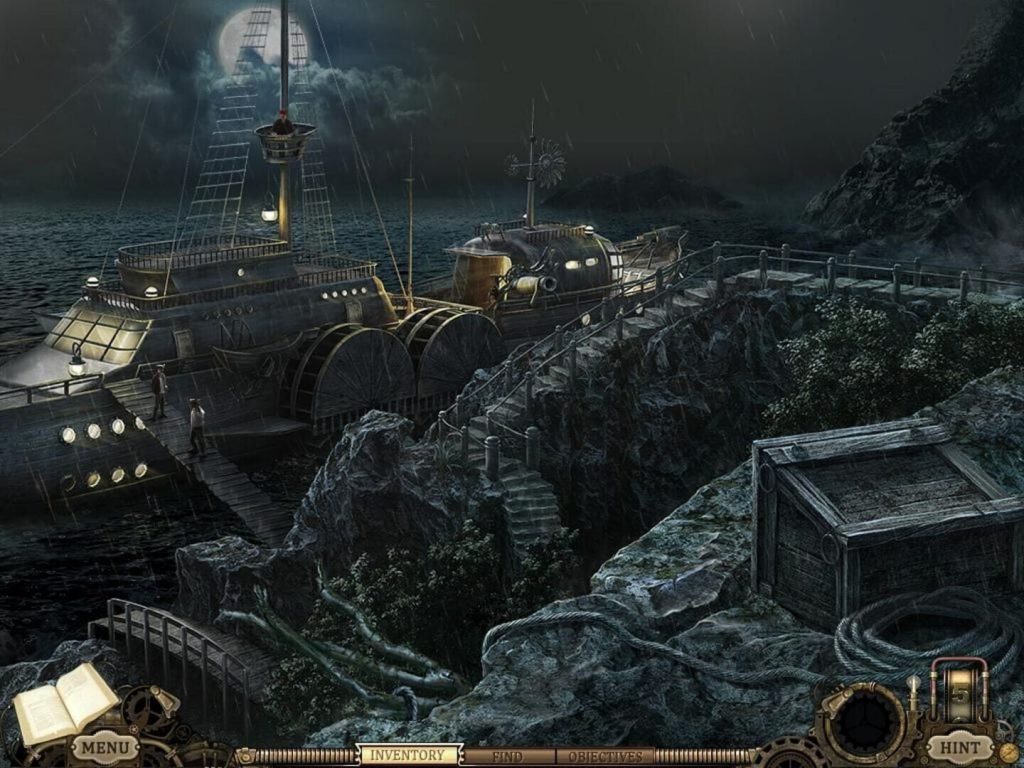Use the Hint button
This screenshot has width=1024, height=768.
960,746
